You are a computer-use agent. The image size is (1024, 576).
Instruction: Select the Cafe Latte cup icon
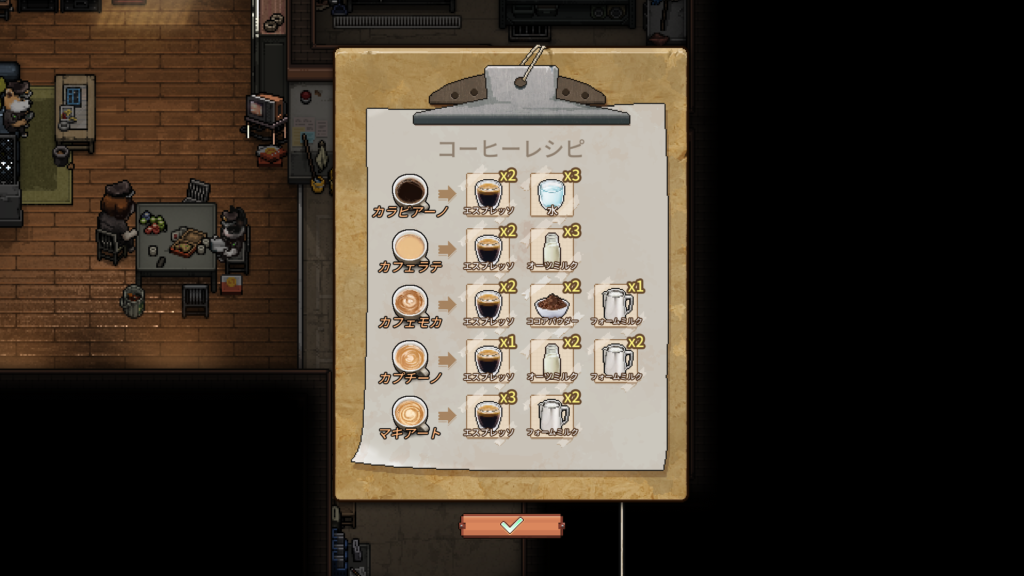409,245
